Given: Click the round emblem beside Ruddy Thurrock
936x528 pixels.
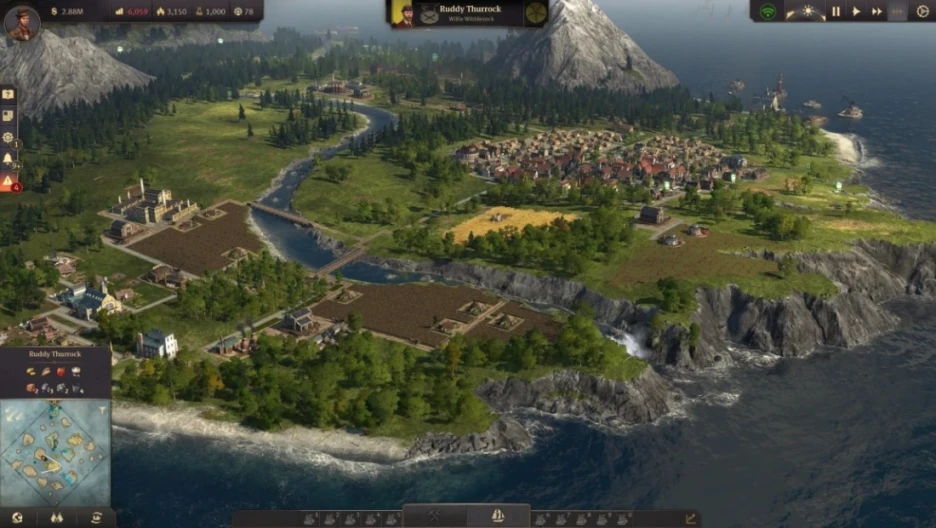Looking at the screenshot, I should (x=536, y=13).
